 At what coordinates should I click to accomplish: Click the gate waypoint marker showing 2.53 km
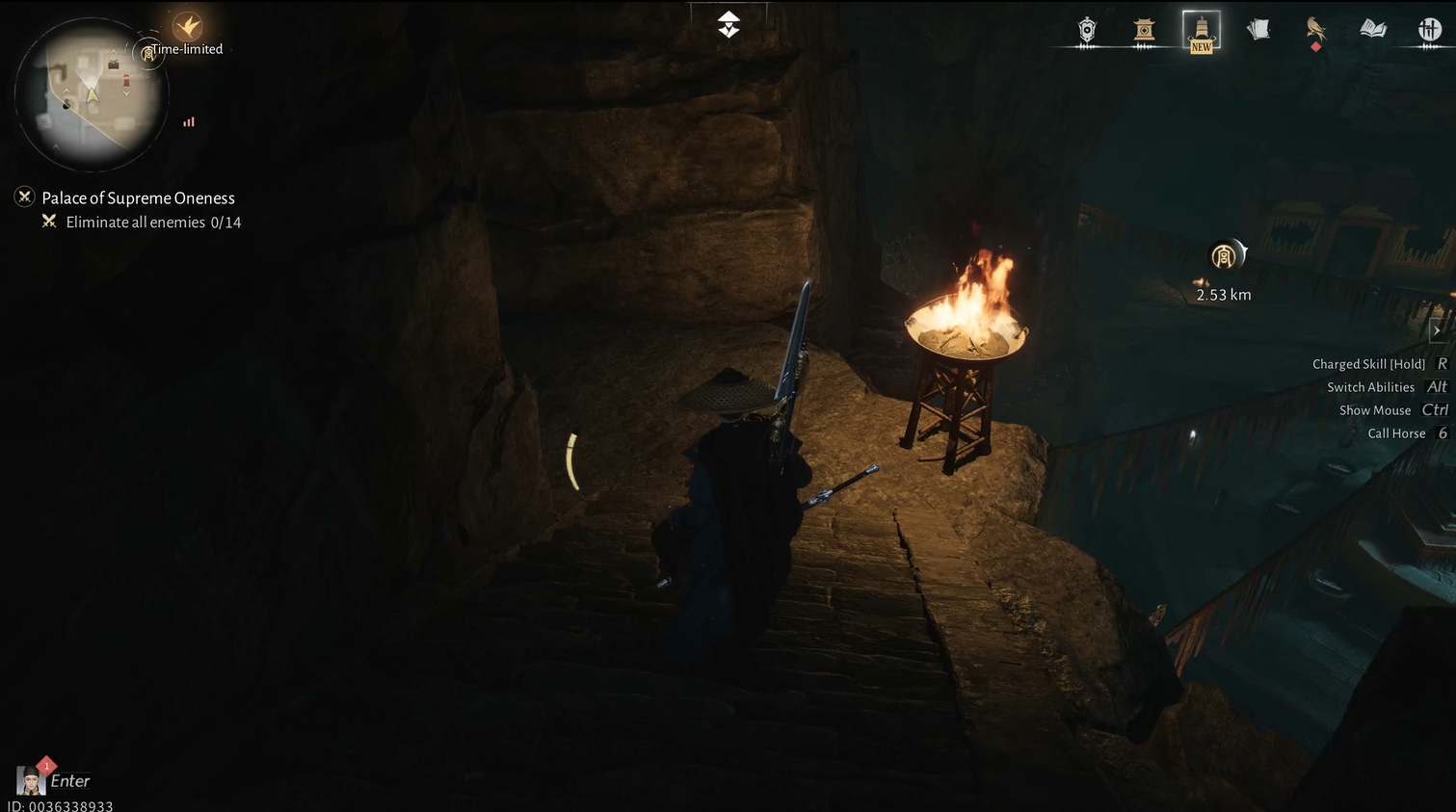coord(1224,256)
